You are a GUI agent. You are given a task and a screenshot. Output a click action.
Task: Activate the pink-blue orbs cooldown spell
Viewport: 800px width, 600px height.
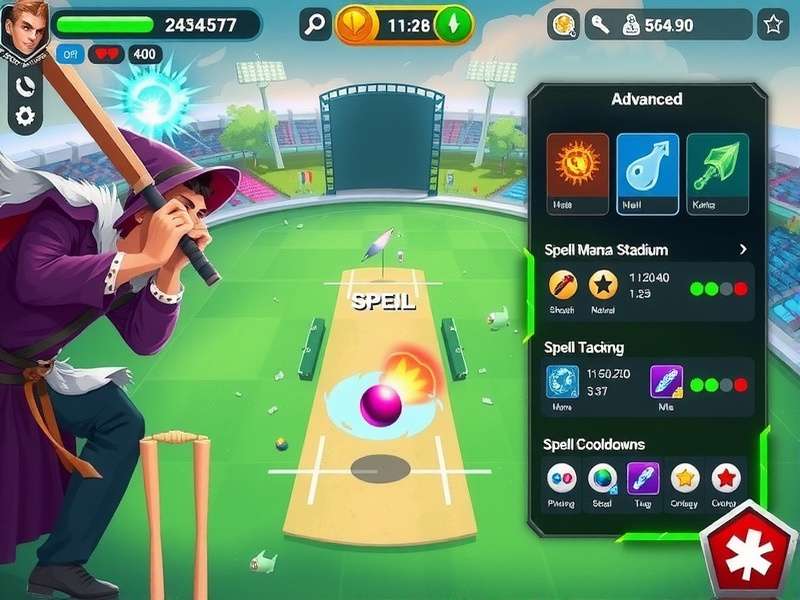[x=562, y=478]
